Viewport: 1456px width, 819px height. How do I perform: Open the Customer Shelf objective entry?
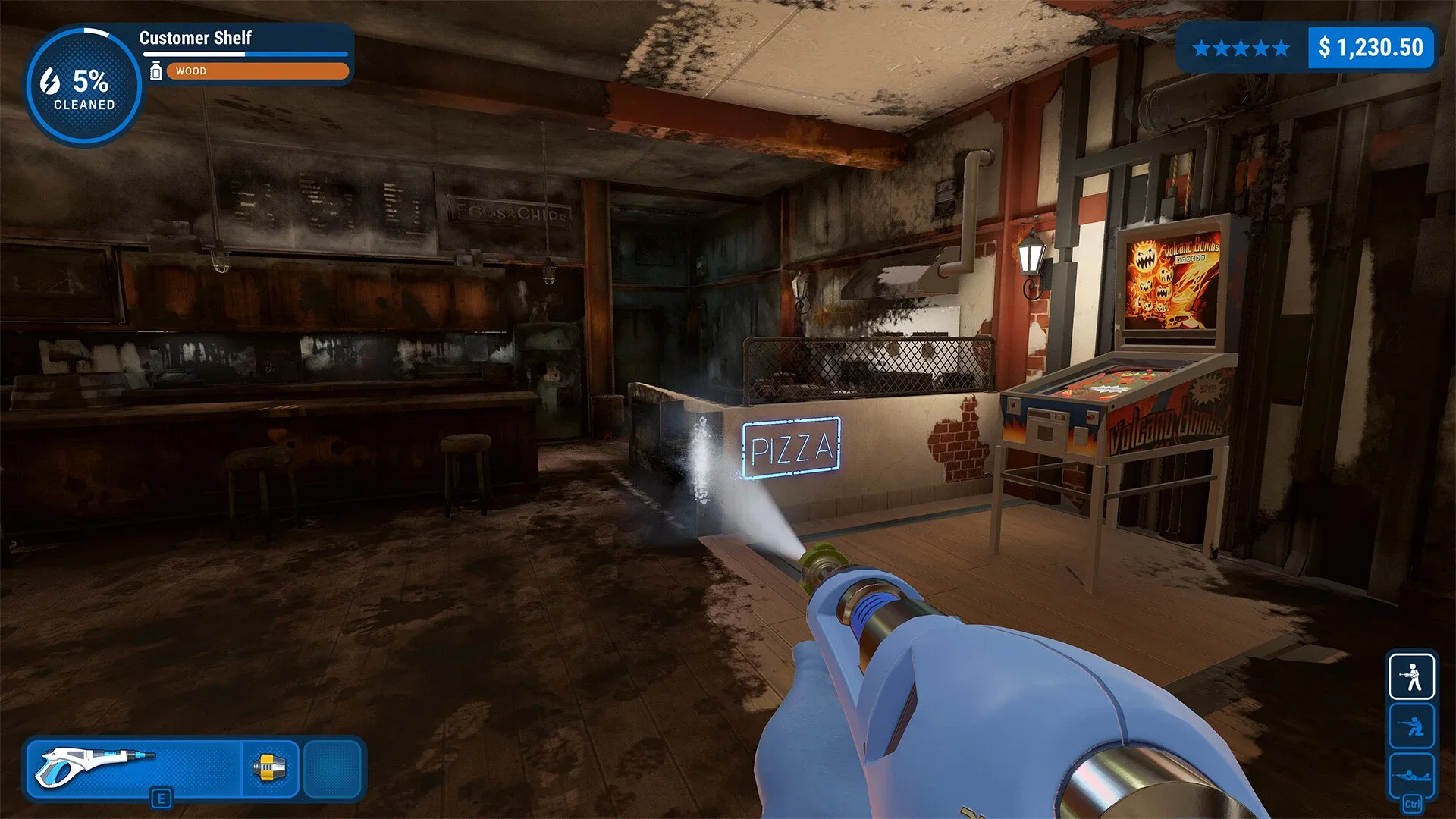[x=197, y=39]
